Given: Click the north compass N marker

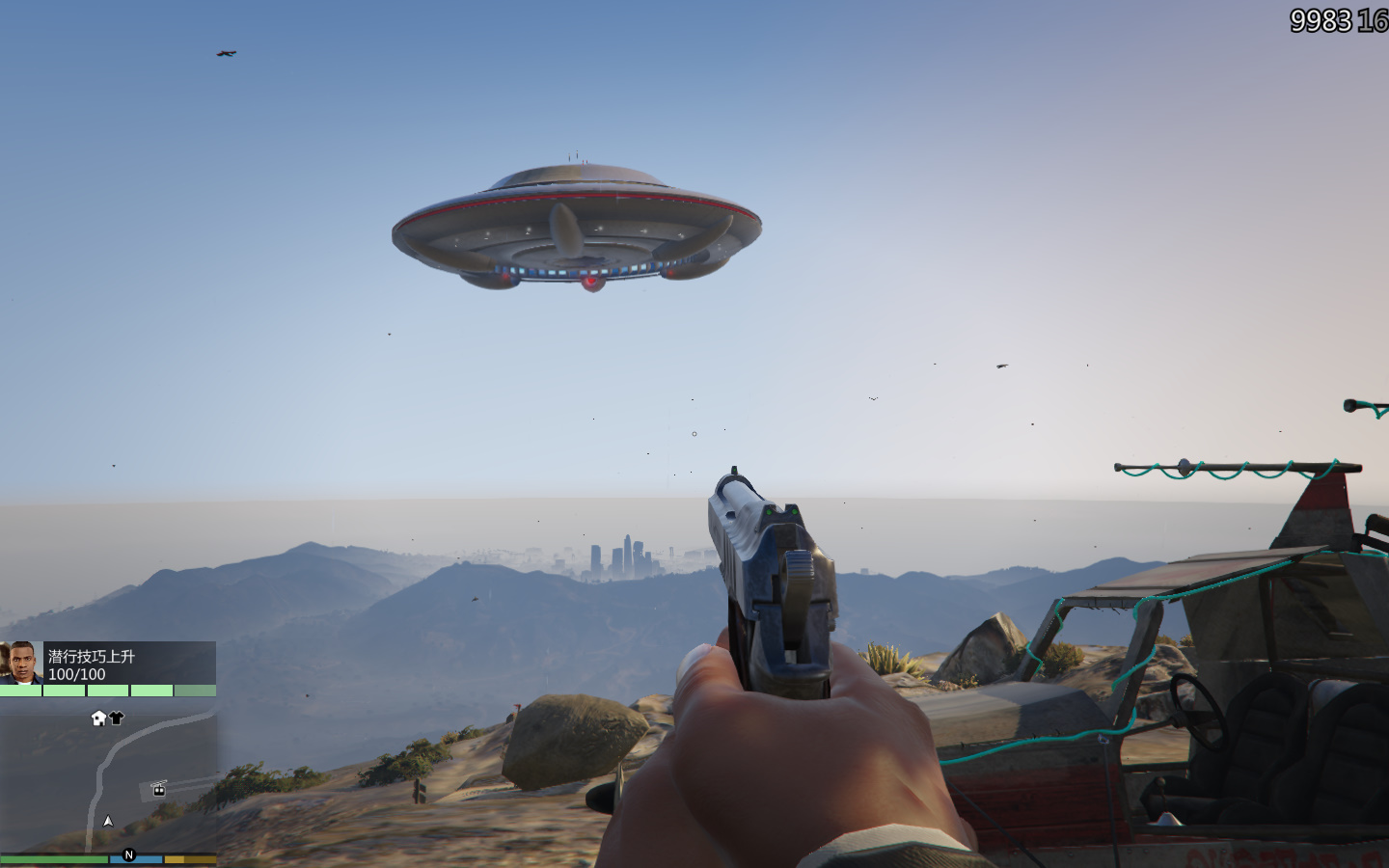Looking at the screenshot, I should coord(129,854).
